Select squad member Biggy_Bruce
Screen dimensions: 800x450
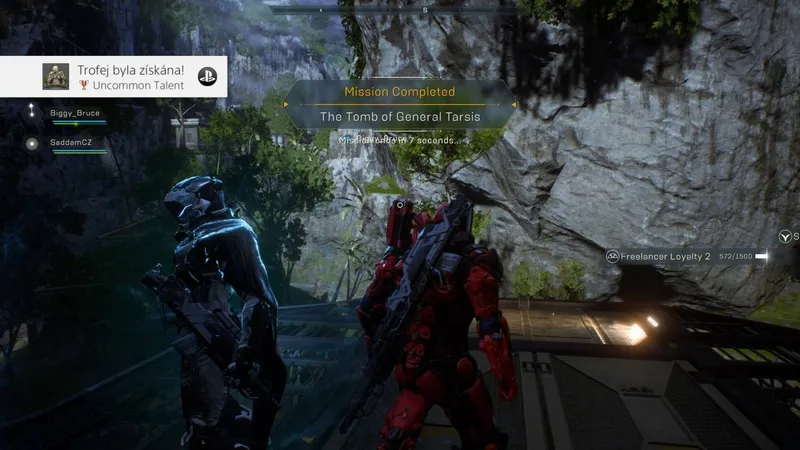pyautogui.click(x=75, y=114)
